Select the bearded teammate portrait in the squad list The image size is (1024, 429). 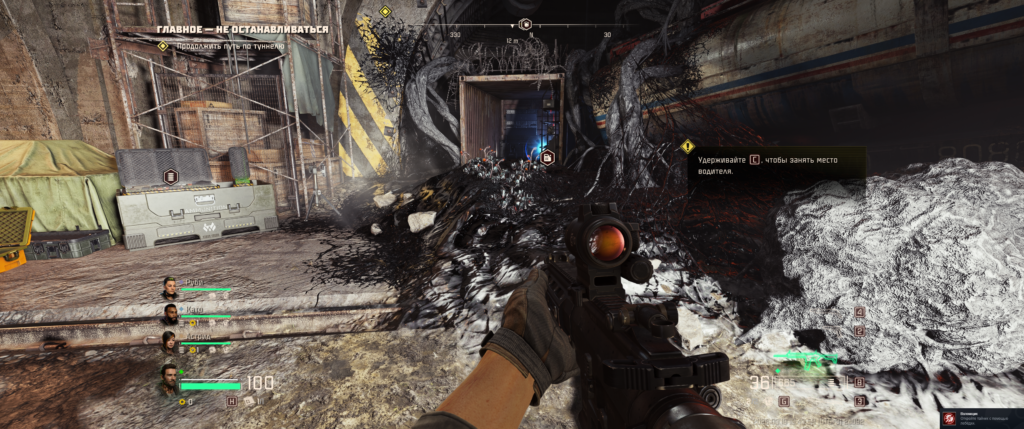click(169, 314)
